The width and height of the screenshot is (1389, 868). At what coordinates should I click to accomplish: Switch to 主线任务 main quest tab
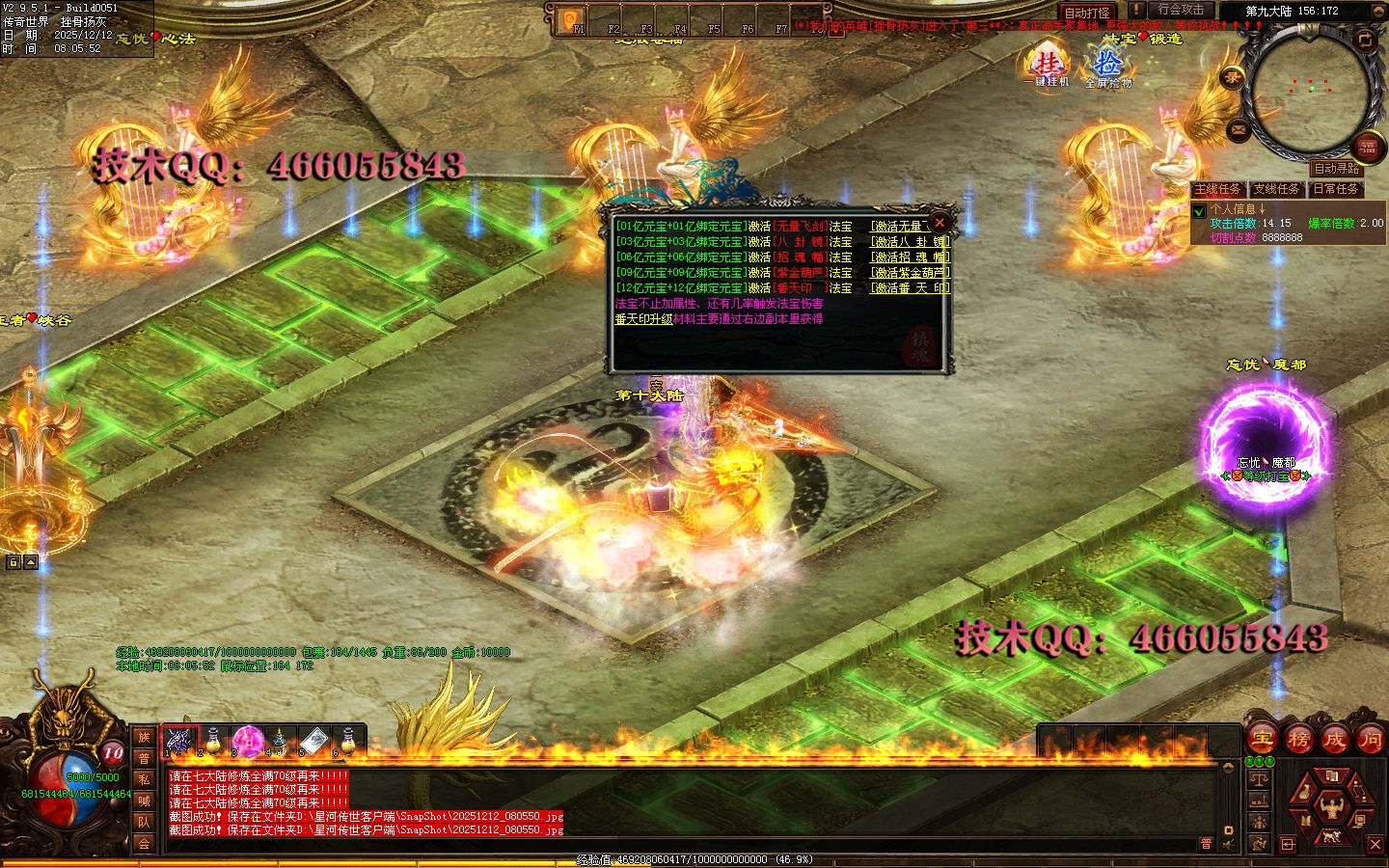1217,189
